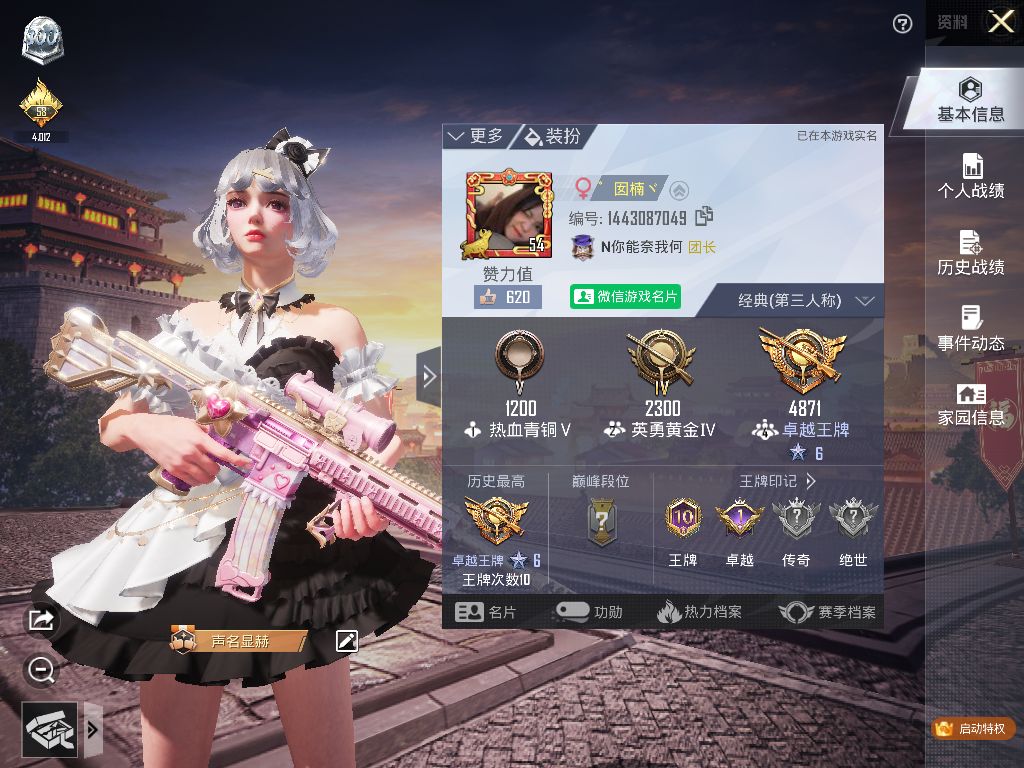The image size is (1024, 768).
Task: Open the question mark help icon
Action: [x=903, y=24]
